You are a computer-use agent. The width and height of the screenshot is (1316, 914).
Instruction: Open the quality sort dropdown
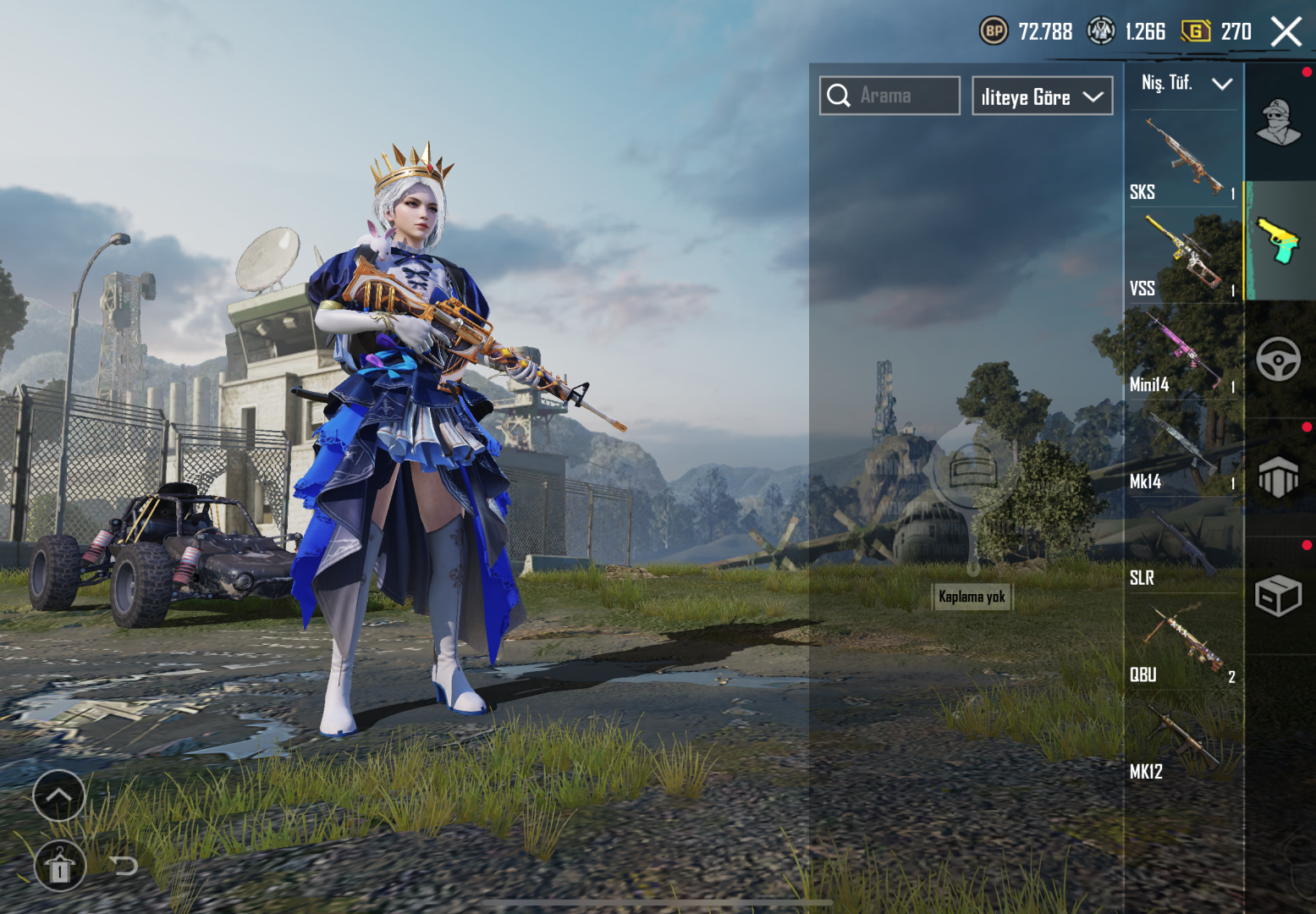(x=1042, y=96)
